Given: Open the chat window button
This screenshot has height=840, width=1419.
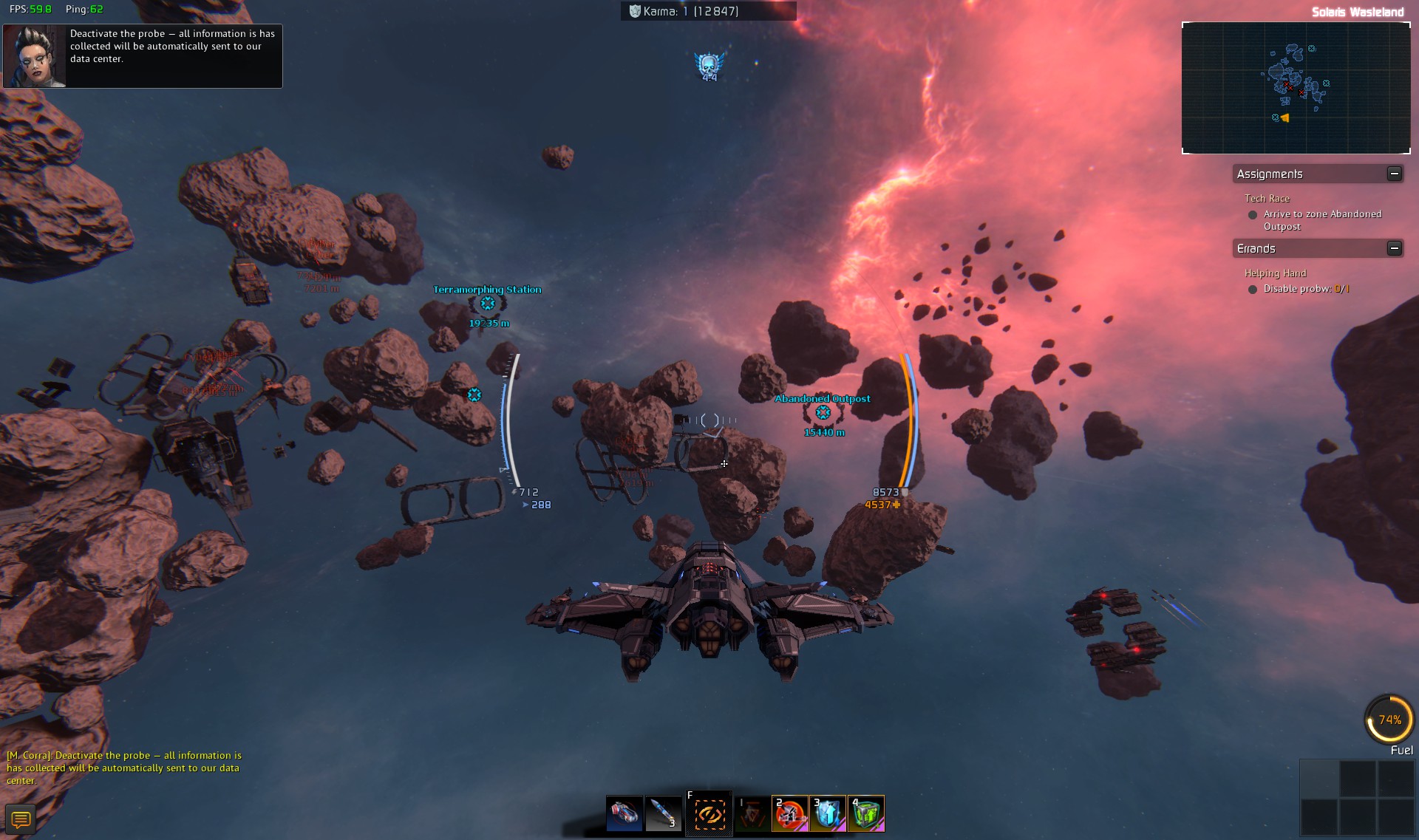Looking at the screenshot, I should coord(21,819).
